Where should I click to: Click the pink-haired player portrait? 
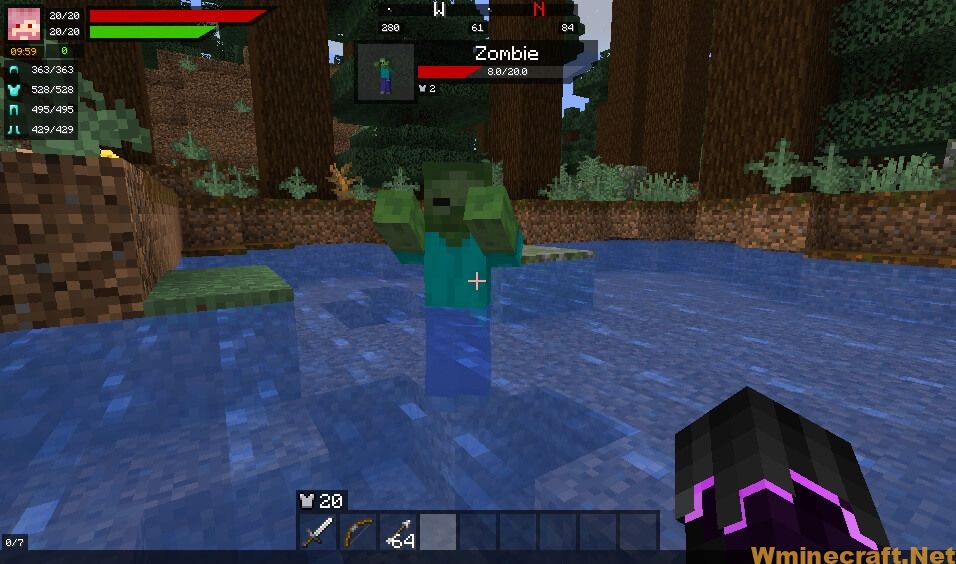coord(23,23)
